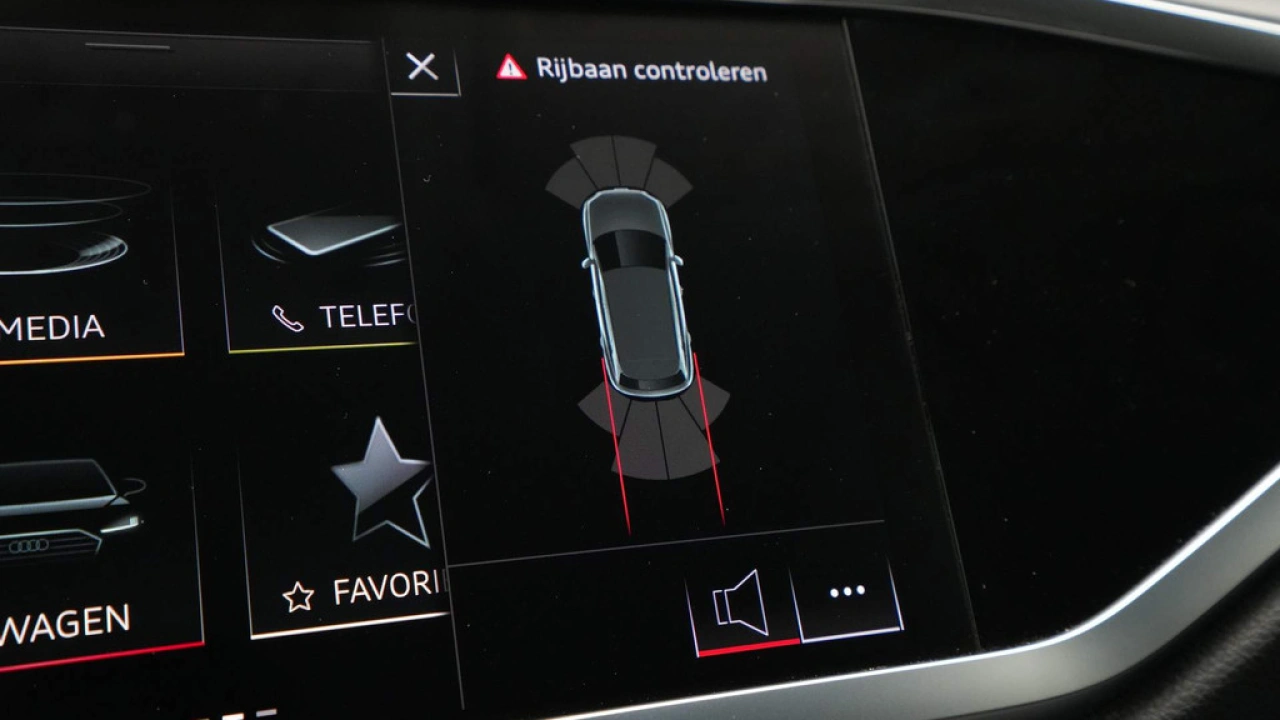The width and height of the screenshot is (1280, 720).
Task: Toggle the parking sensor speaker sound
Action: pyautogui.click(x=740, y=603)
